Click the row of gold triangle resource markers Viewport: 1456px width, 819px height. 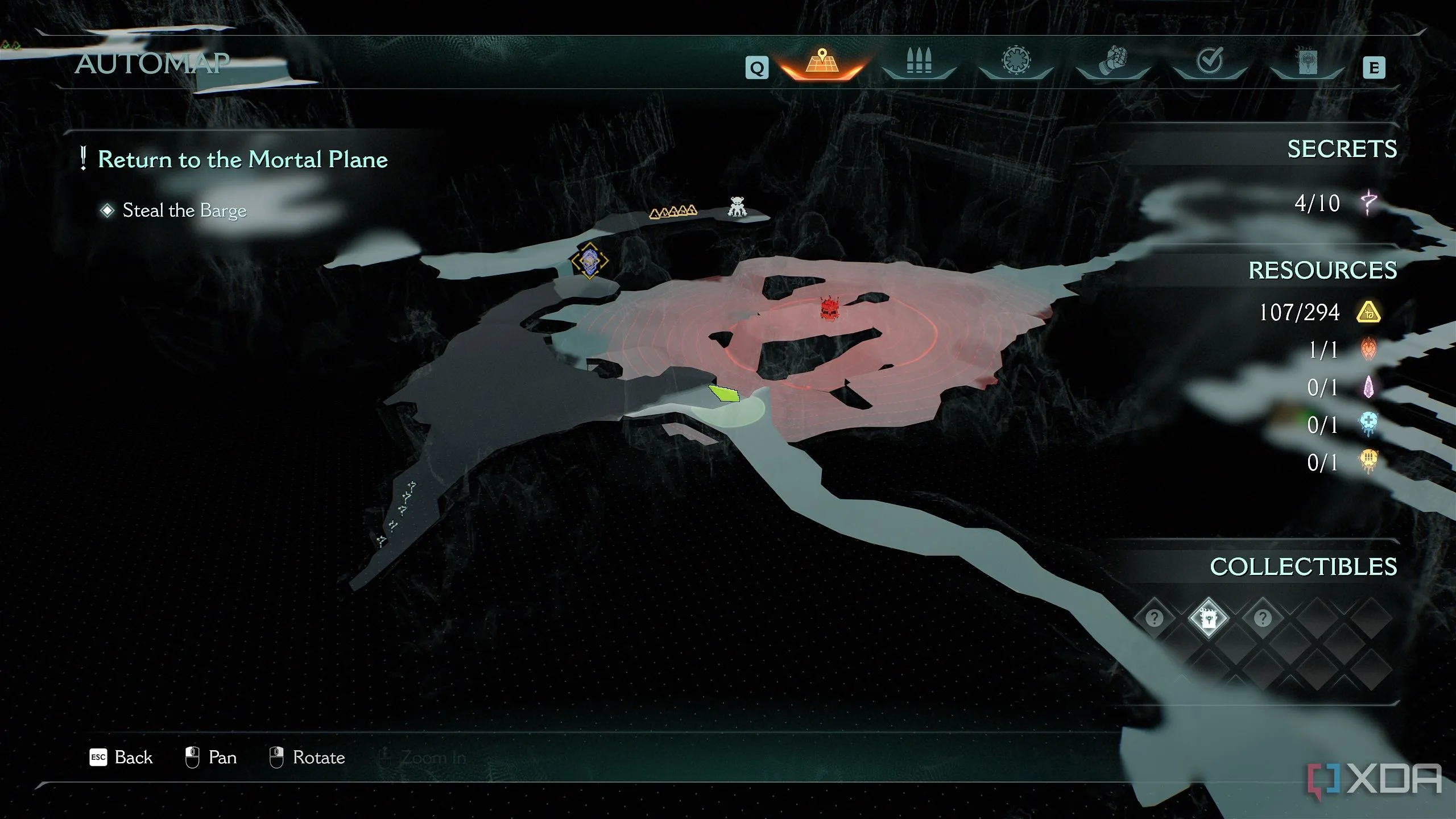[x=673, y=212]
